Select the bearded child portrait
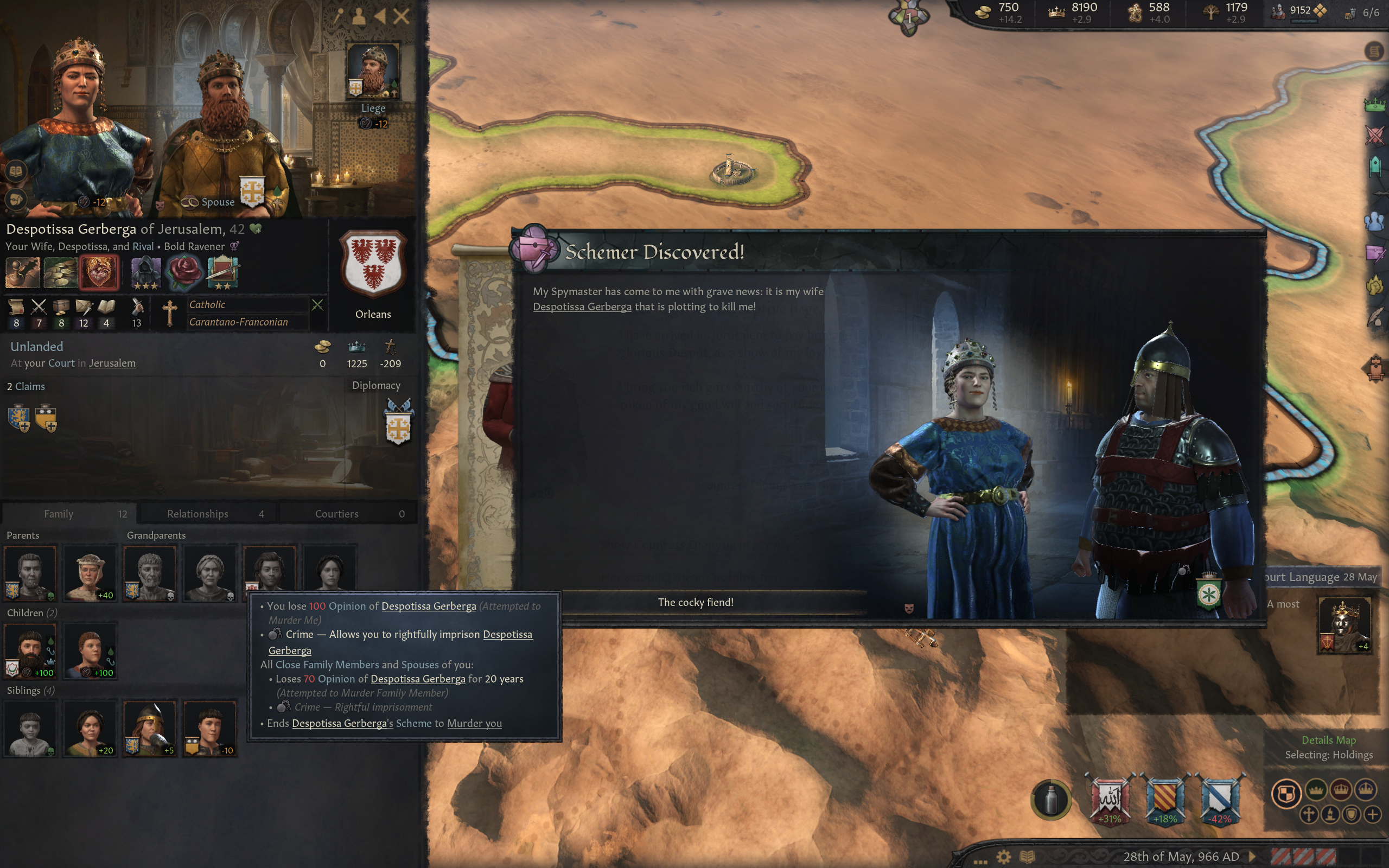 (x=30, y=651)
